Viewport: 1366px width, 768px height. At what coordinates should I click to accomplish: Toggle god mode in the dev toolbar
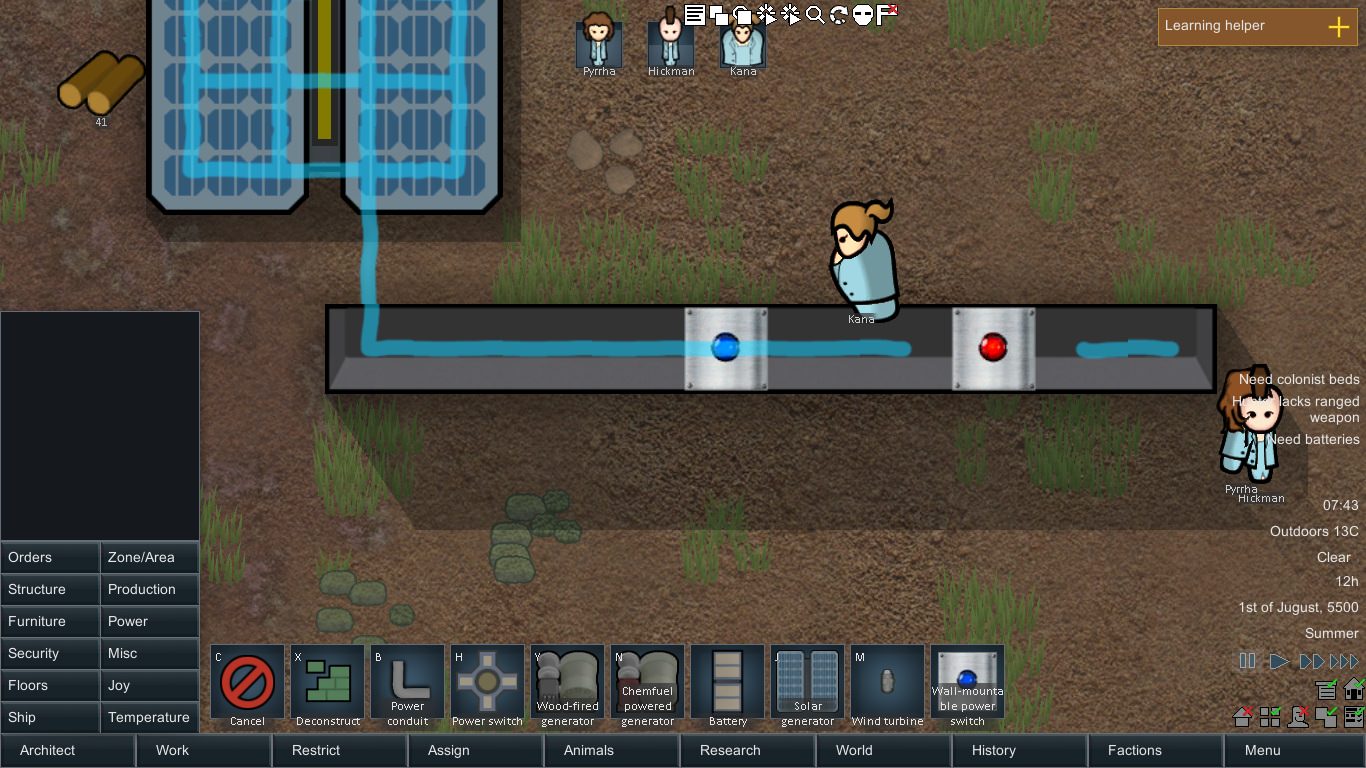861,14
